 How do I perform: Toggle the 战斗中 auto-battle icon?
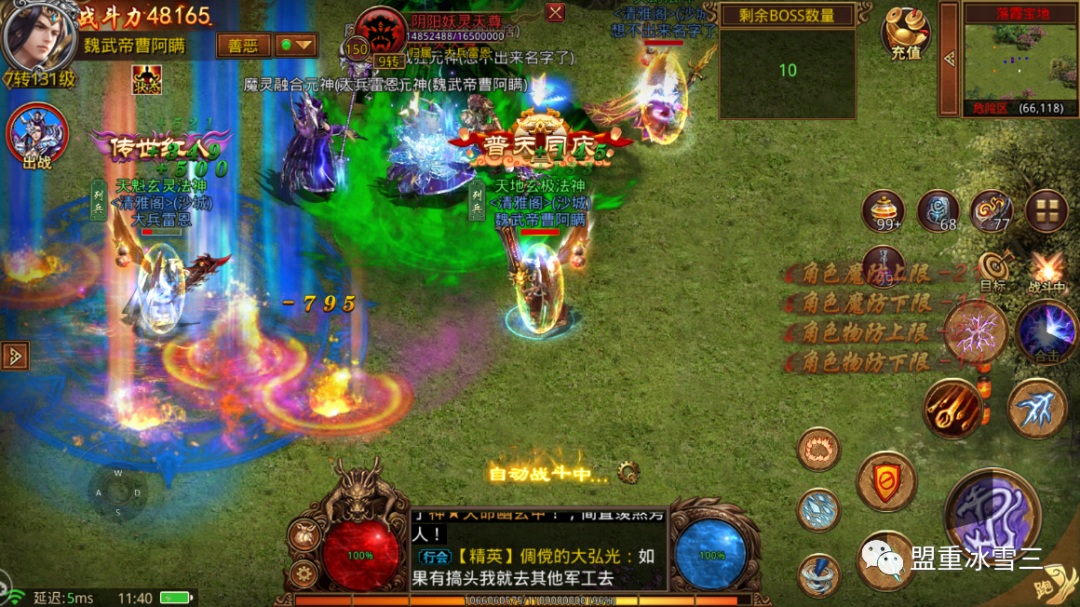1047,269
